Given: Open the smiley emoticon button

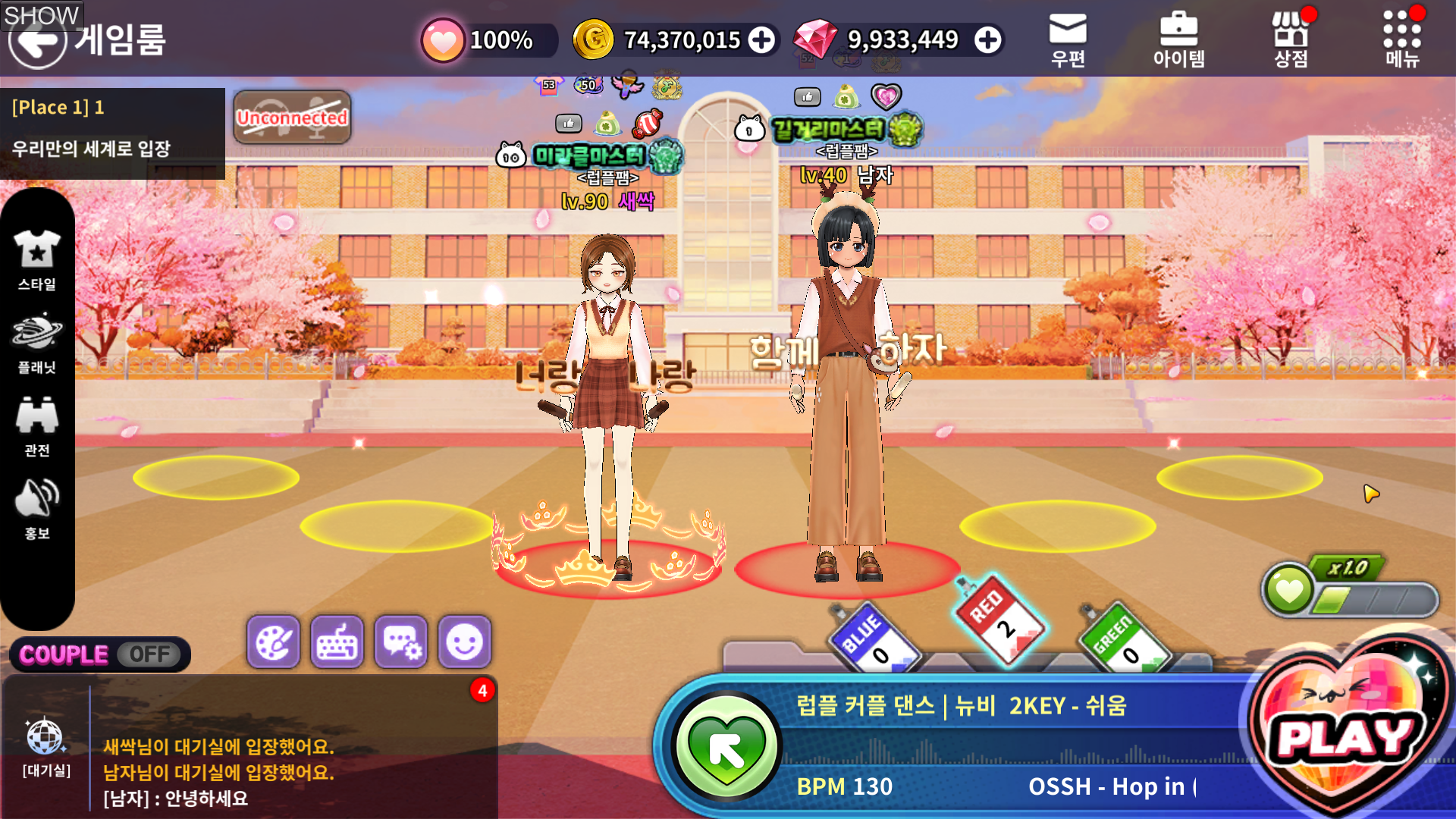Looking at the screenshot, I should [465, 642].
